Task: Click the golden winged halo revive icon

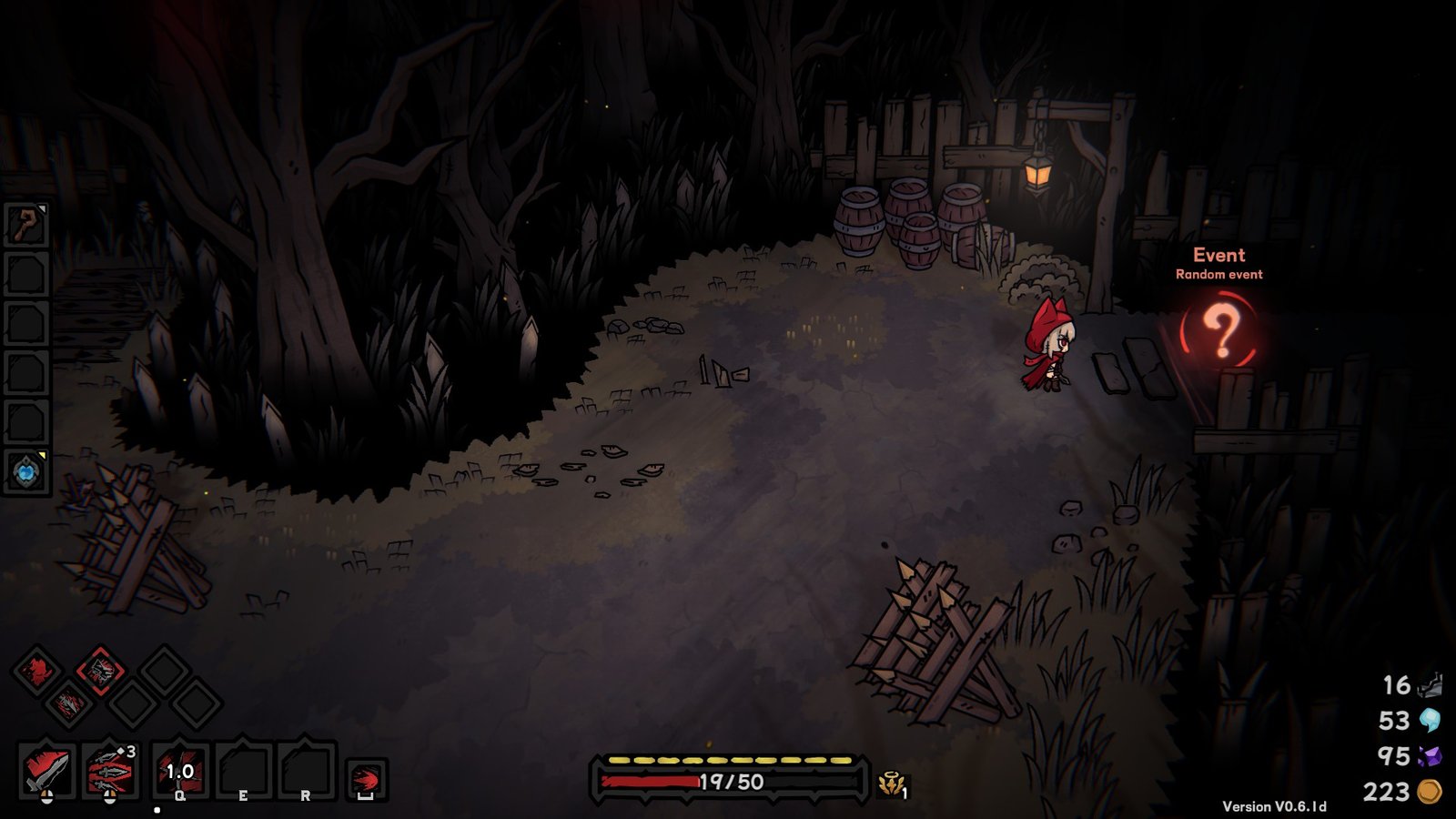Action: [x=891, y=783]
